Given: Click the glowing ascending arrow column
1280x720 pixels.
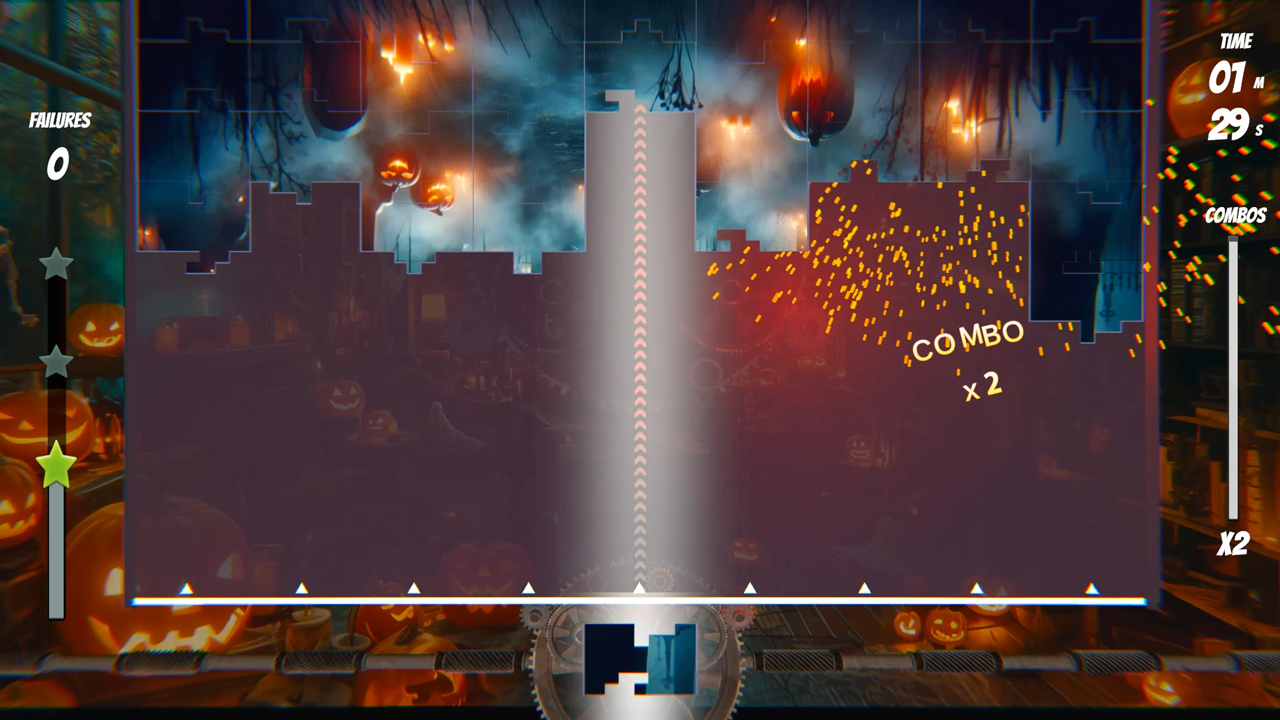Looking at the screenshot, I should coord(640,350).
